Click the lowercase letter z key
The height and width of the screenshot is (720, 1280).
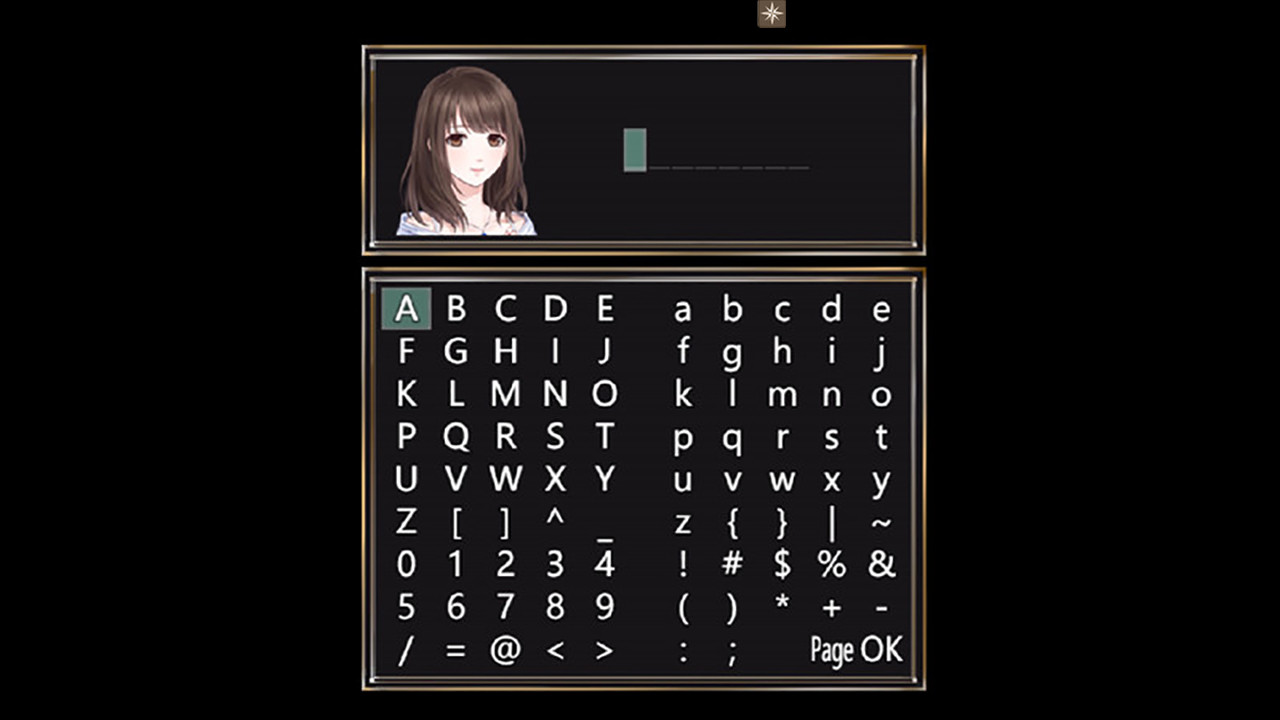pyautogui.click(x=683, y=522)
